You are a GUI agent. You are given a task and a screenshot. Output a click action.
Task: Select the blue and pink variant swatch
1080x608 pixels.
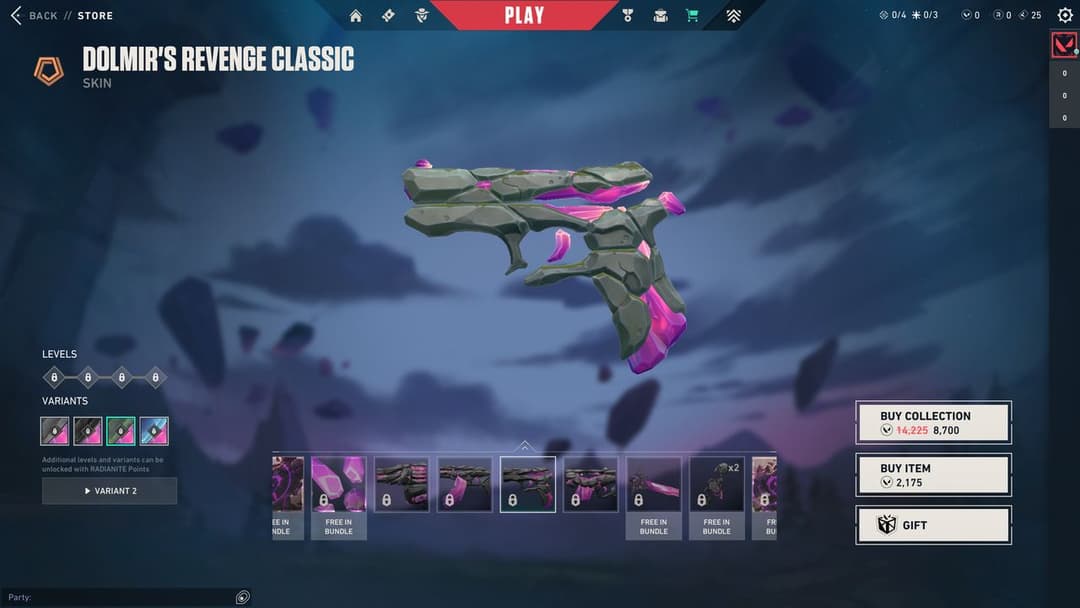[154, 431]
